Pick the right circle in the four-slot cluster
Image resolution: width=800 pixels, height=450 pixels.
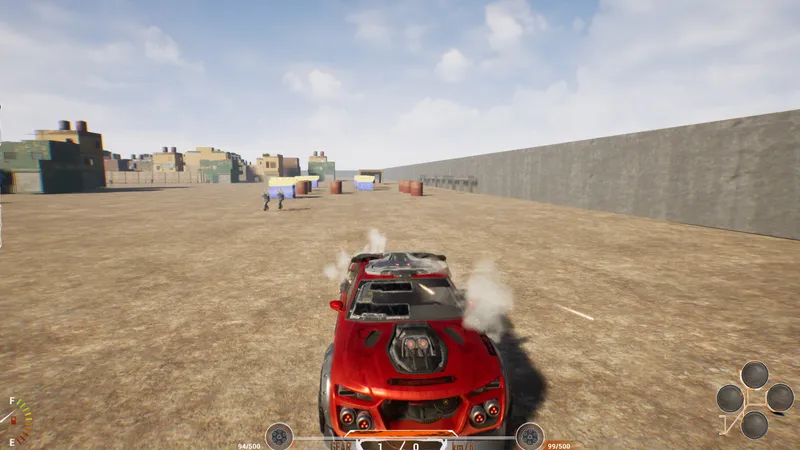click(780, 398)
